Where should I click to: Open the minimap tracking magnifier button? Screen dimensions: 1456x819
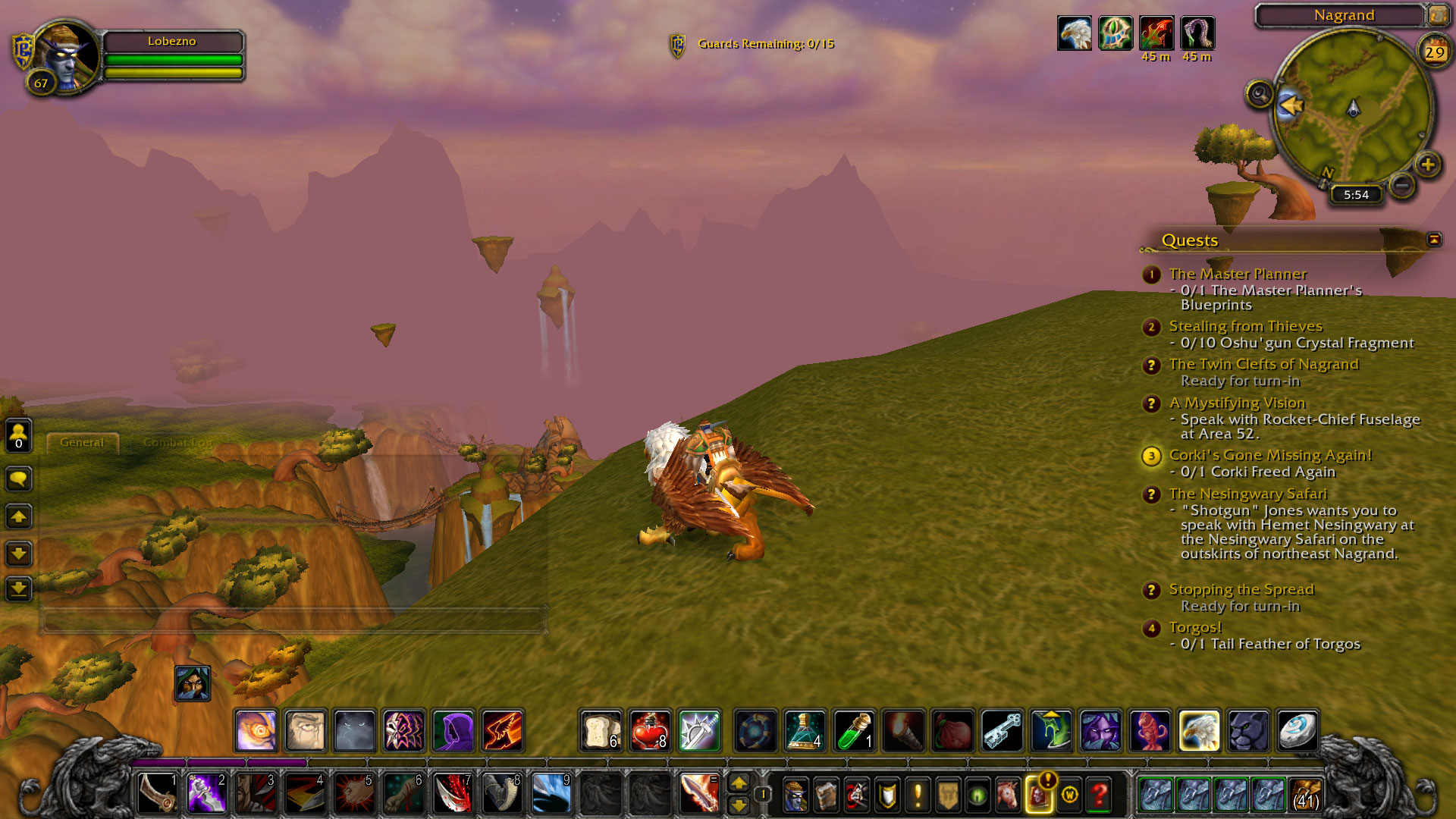pos(1260,95)
